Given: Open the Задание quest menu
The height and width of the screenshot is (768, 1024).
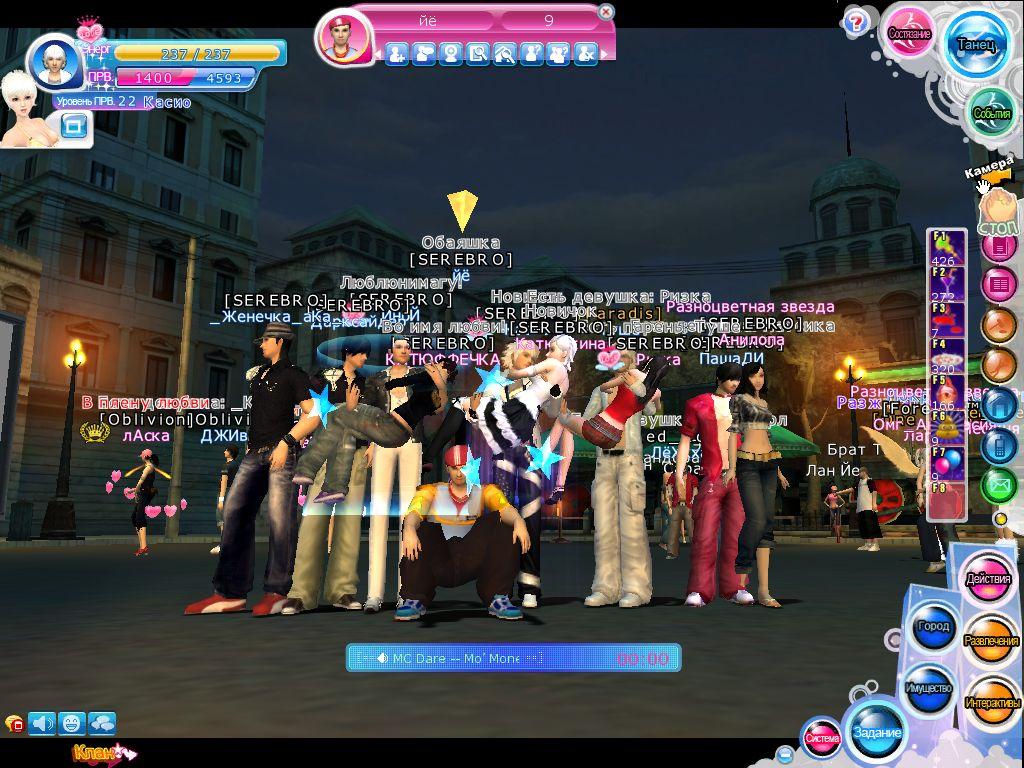Looking at the screenshot, I should coord(876,731).
